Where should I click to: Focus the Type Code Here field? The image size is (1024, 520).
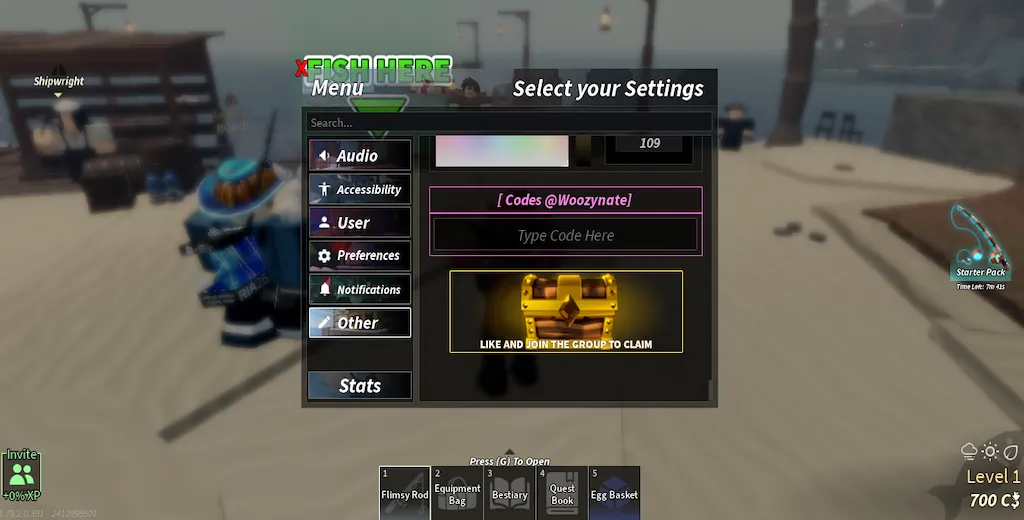click(x=565, y=236)
